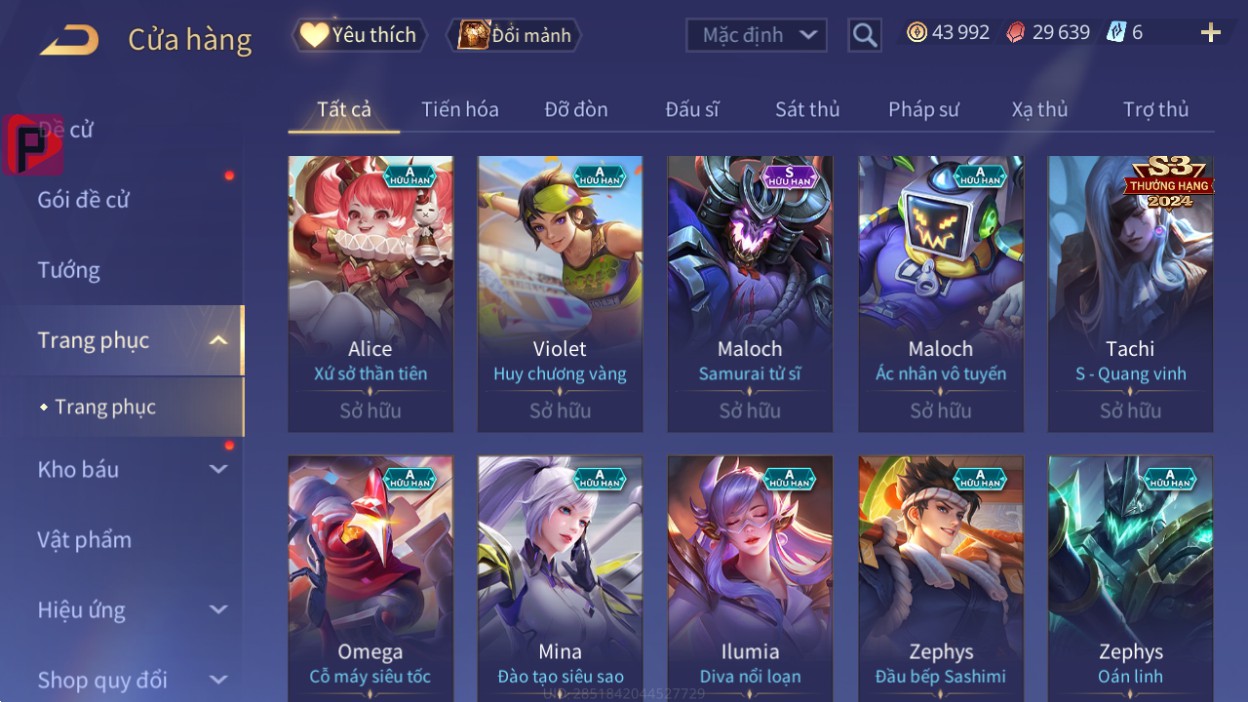Open the Đổi mảnh exchange

(515, 35)
